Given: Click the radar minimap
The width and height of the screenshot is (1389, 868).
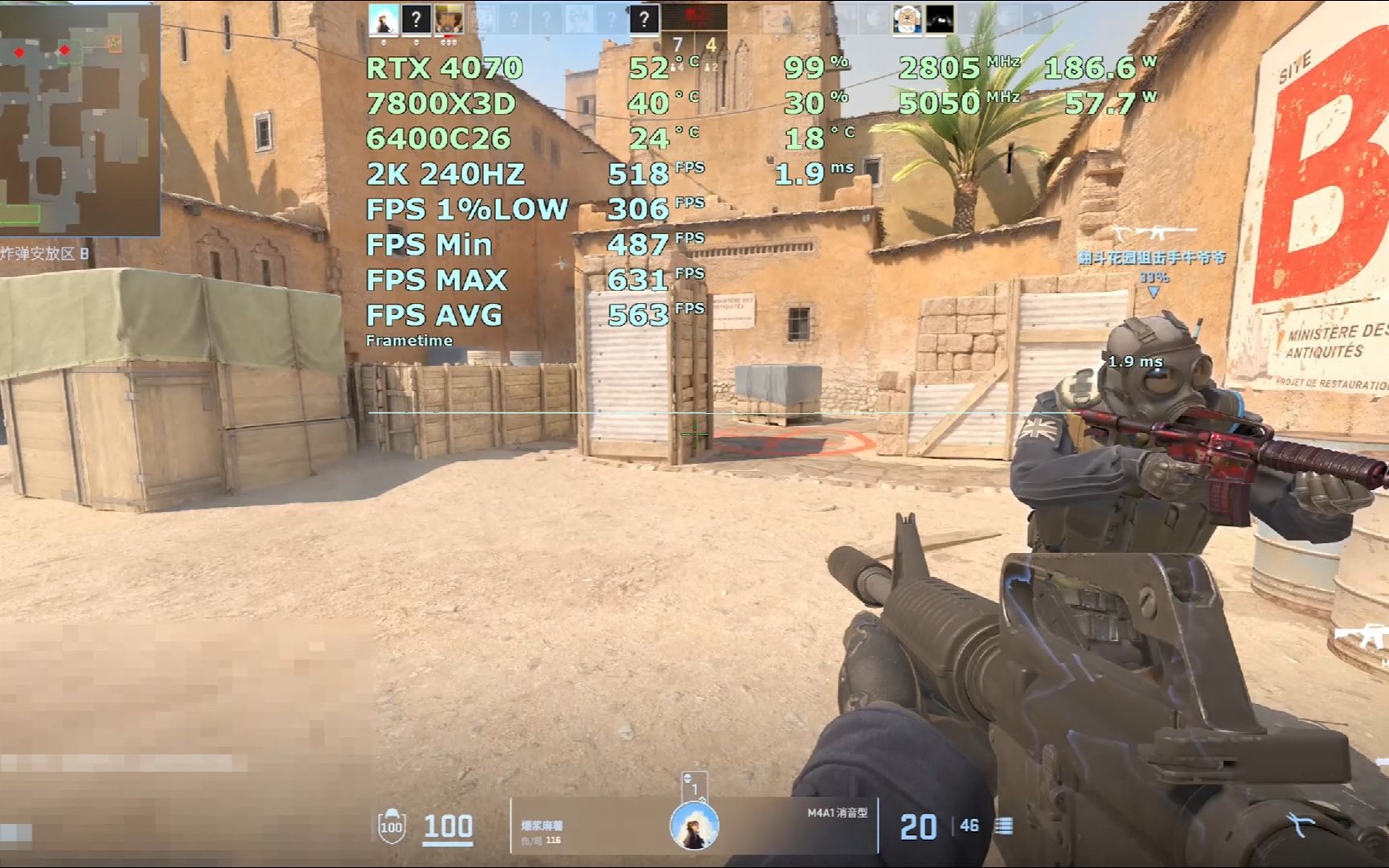Looking at the screenshot, I should coord(79,119).
